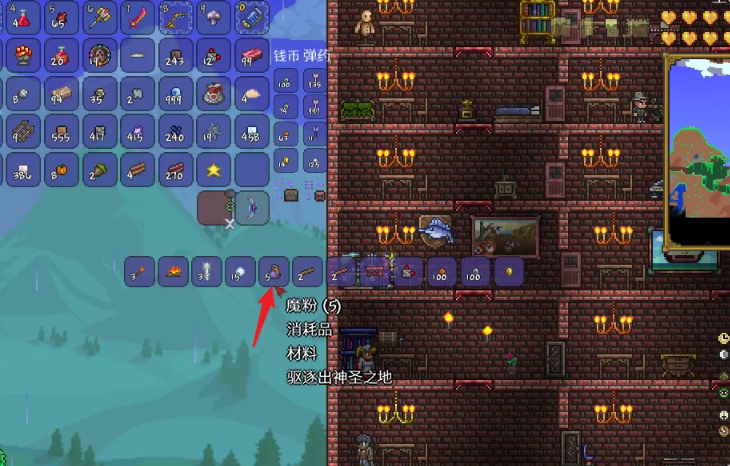730x466 pixels.
Task: Select the purple mushroom hotbar slot
Action: 213,17
